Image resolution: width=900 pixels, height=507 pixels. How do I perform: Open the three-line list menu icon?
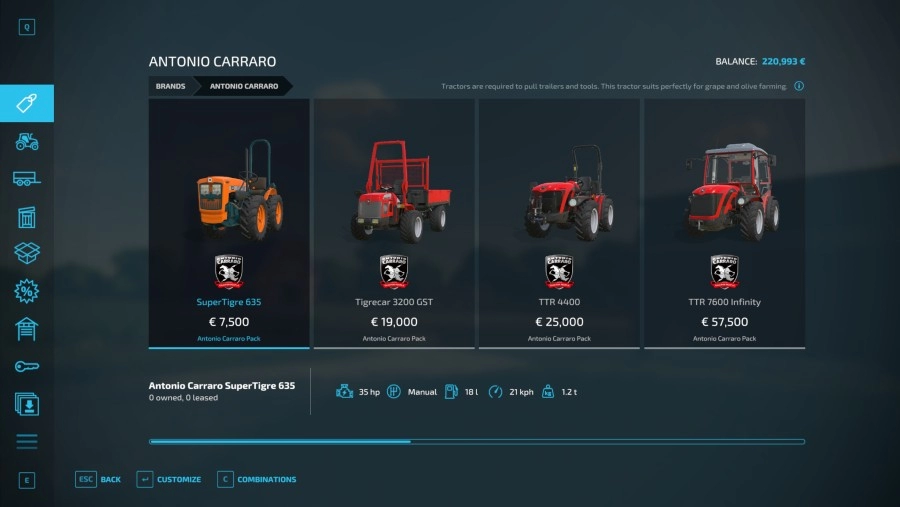[27, 441]
